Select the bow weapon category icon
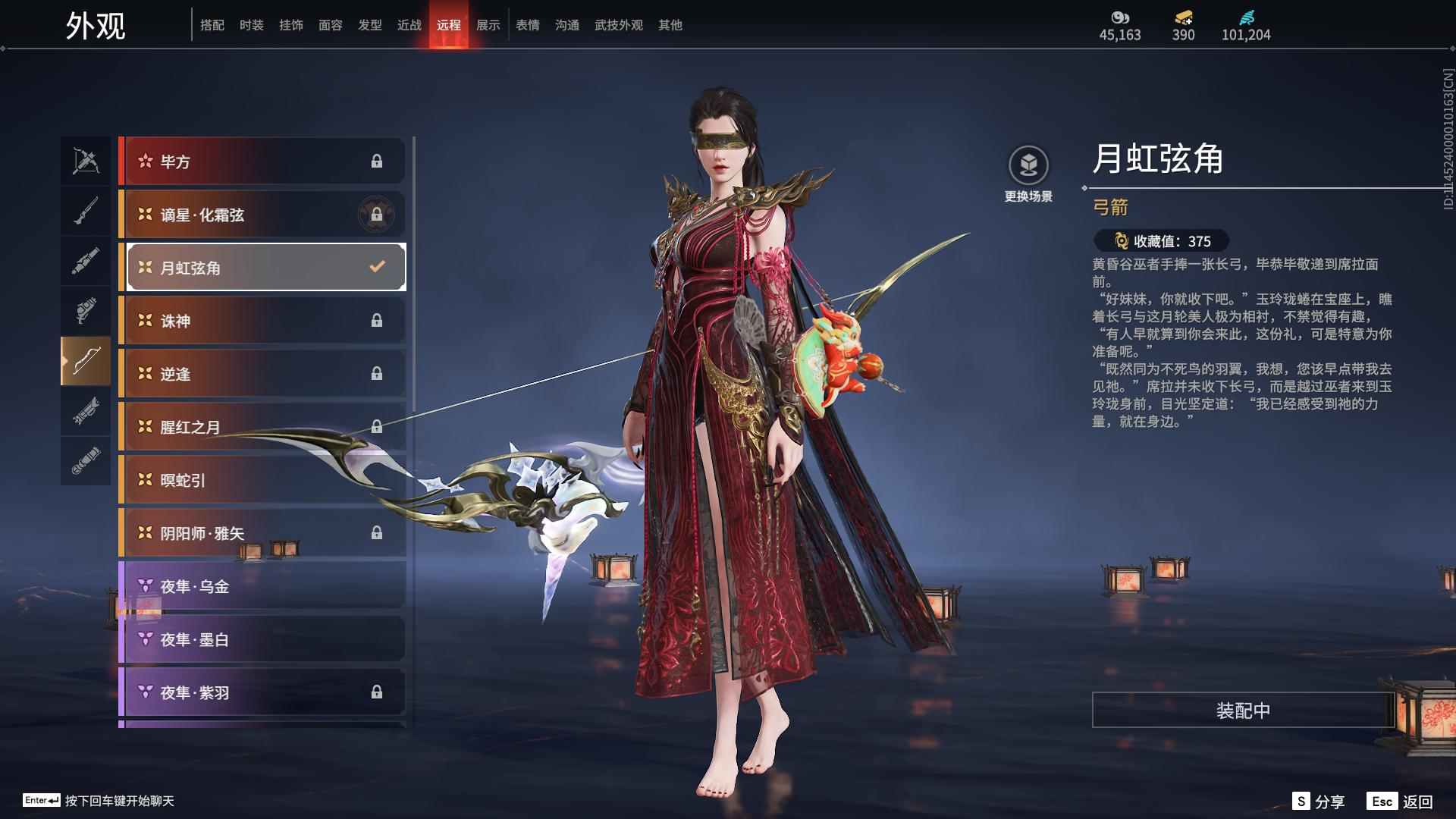The height and width of the screenshot is (819, 1456). click(86, 362)
